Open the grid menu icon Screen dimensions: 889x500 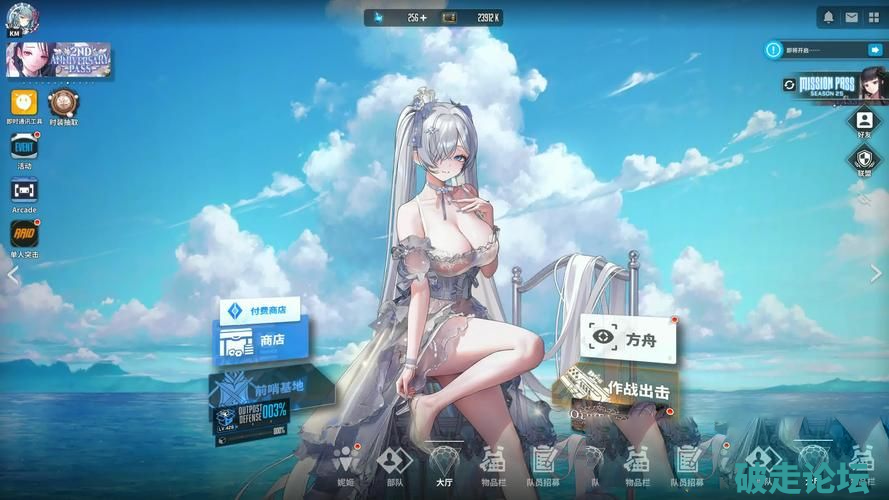coord(874,17)
